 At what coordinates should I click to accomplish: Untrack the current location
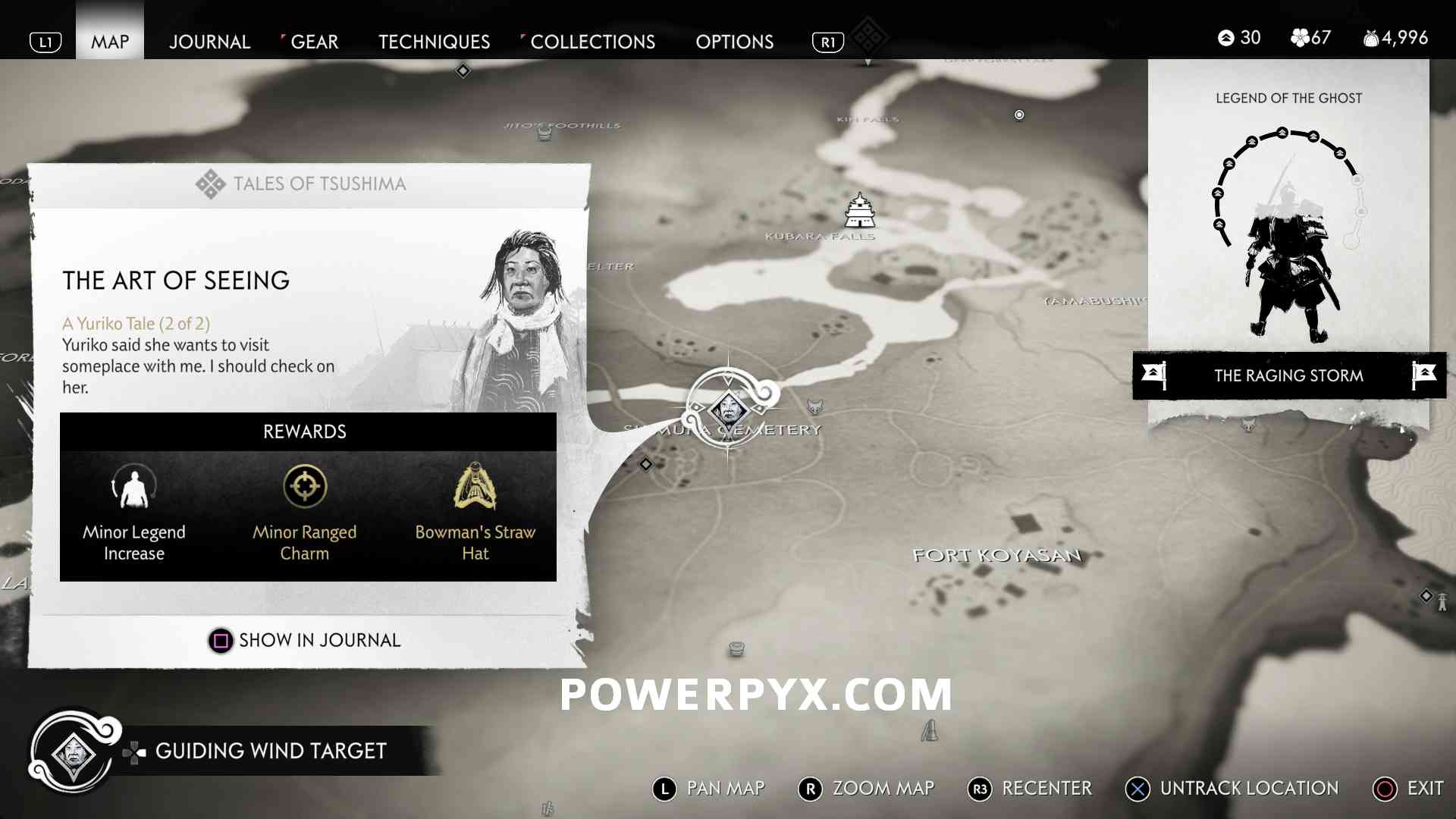1232,789
